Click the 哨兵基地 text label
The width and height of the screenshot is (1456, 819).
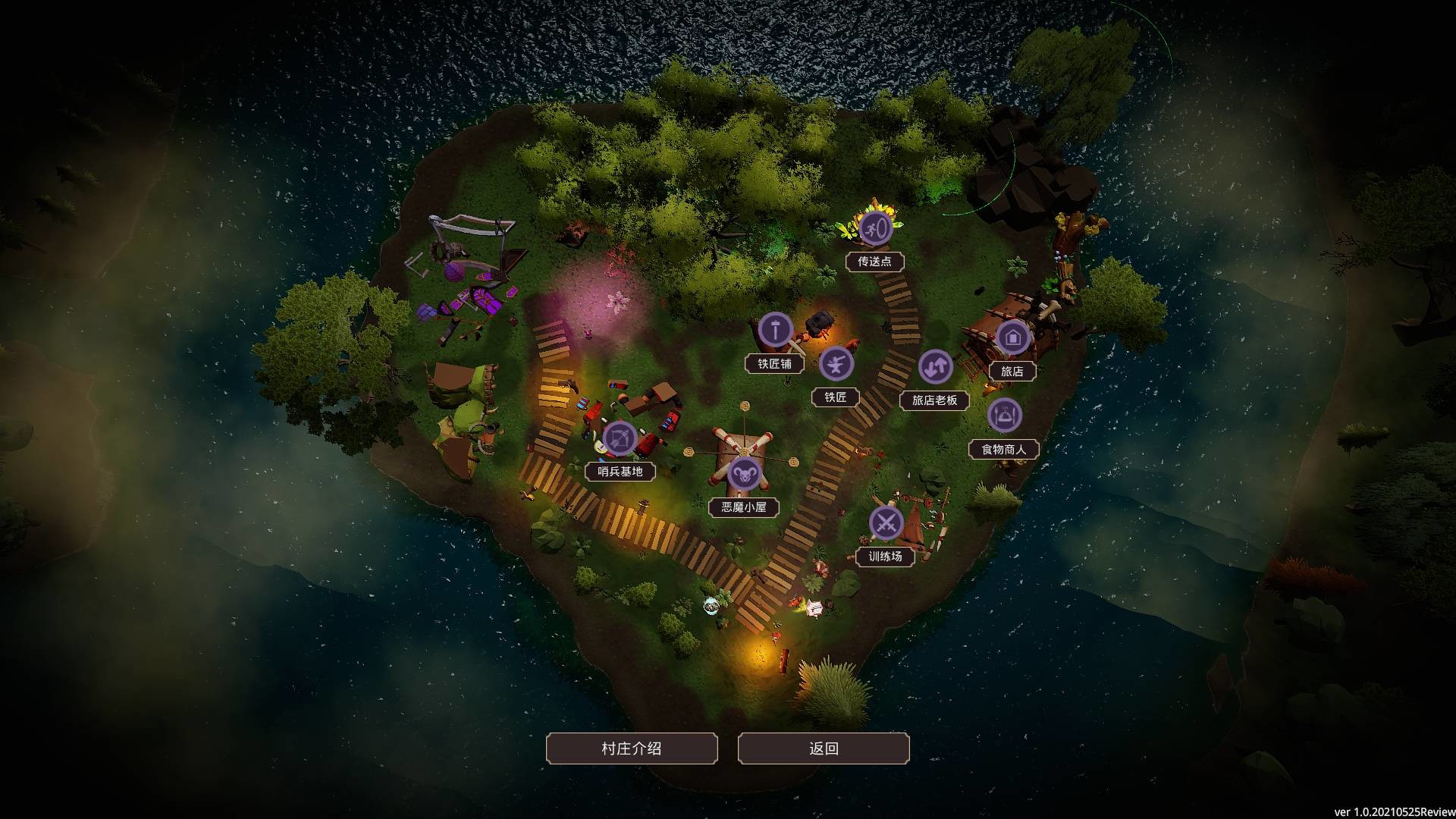click(x=620, y=471)
